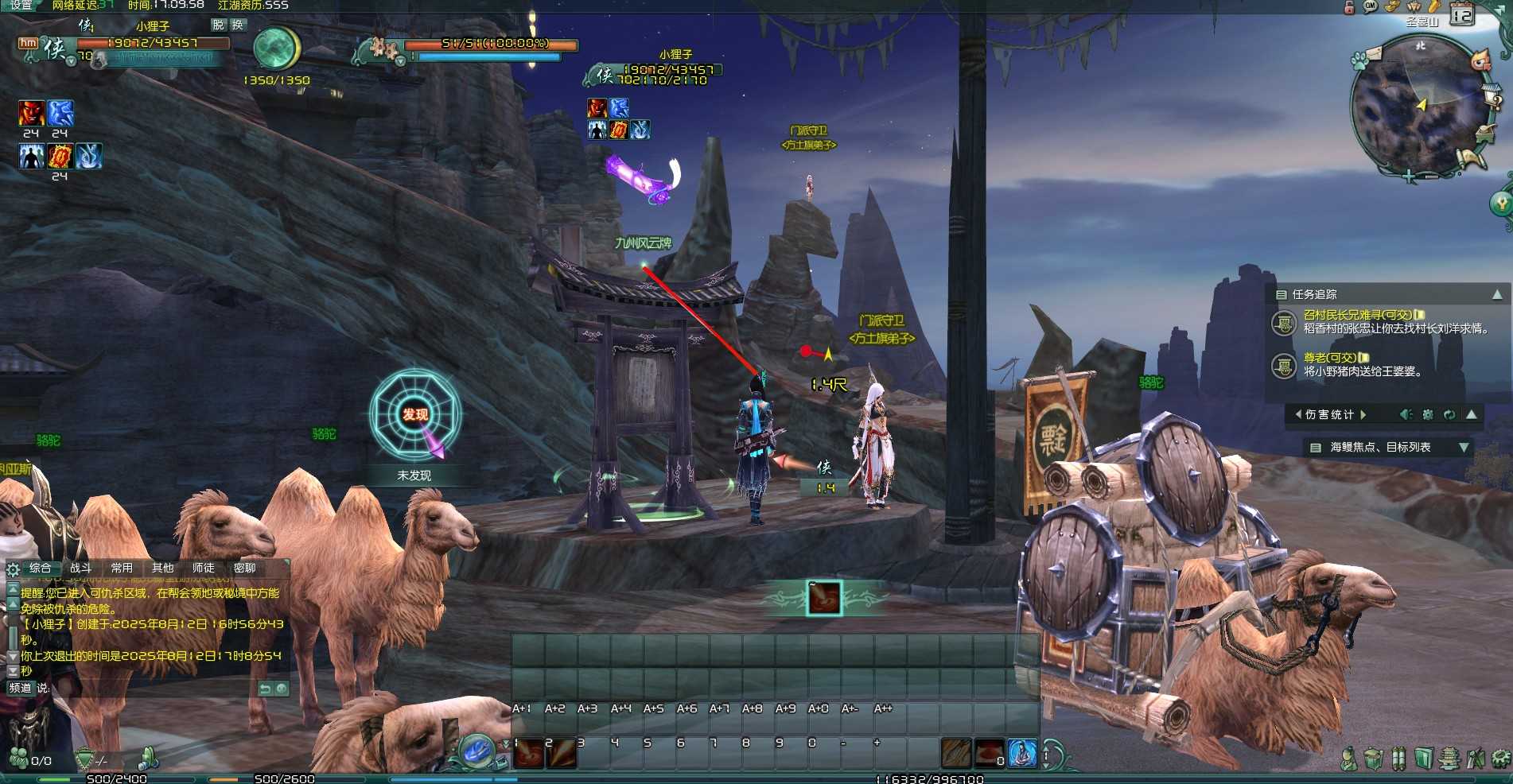Viewport: 1513px width, 784px height.
Task: Select the 尊老 quest in tracker
Action: point(1330,358)
